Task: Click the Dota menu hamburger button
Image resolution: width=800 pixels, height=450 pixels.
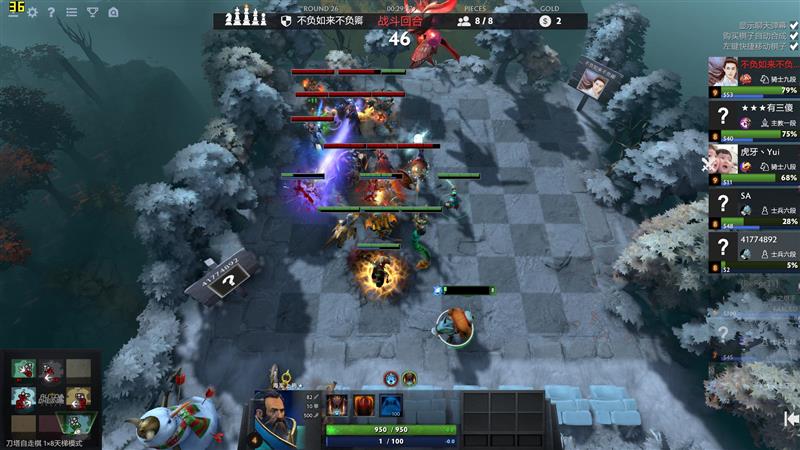Action: click(13, 13)
